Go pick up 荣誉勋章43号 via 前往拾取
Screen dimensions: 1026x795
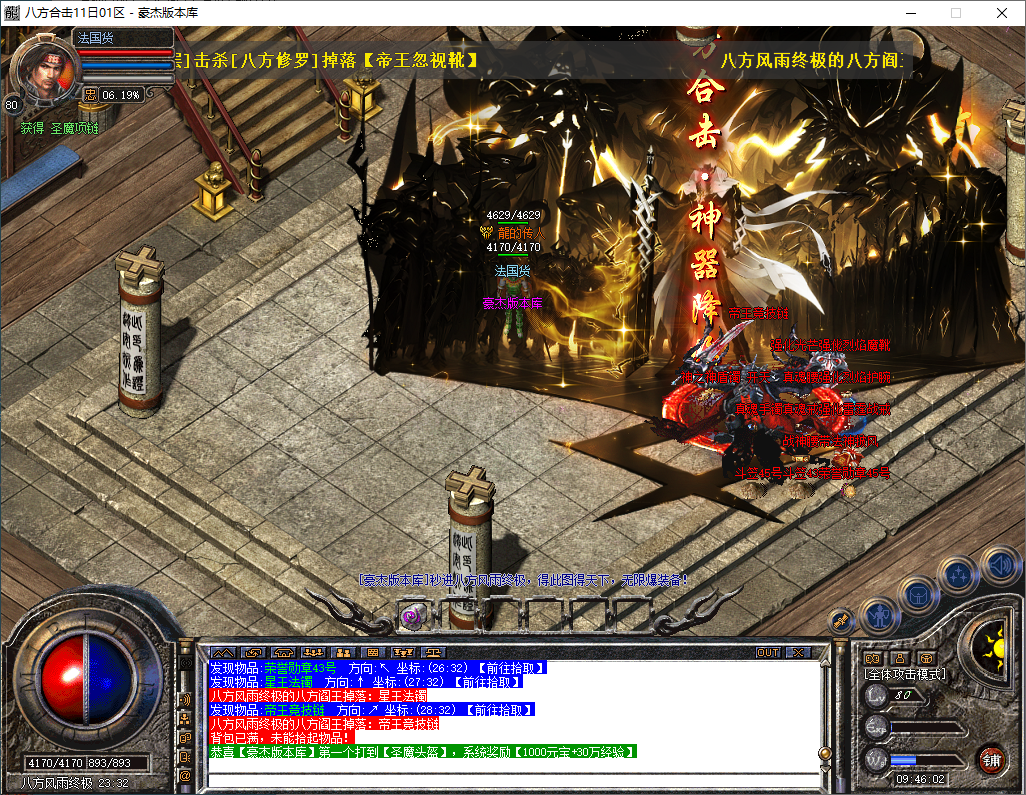510,668
